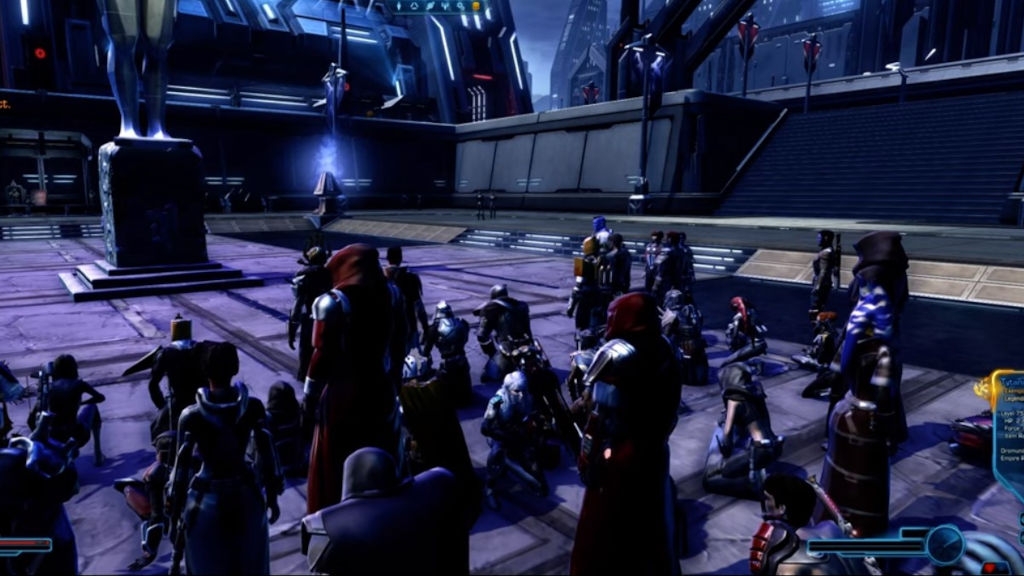Open the triangle emblem menu icon
1024x576 pixels.
(x=414, y=6)
